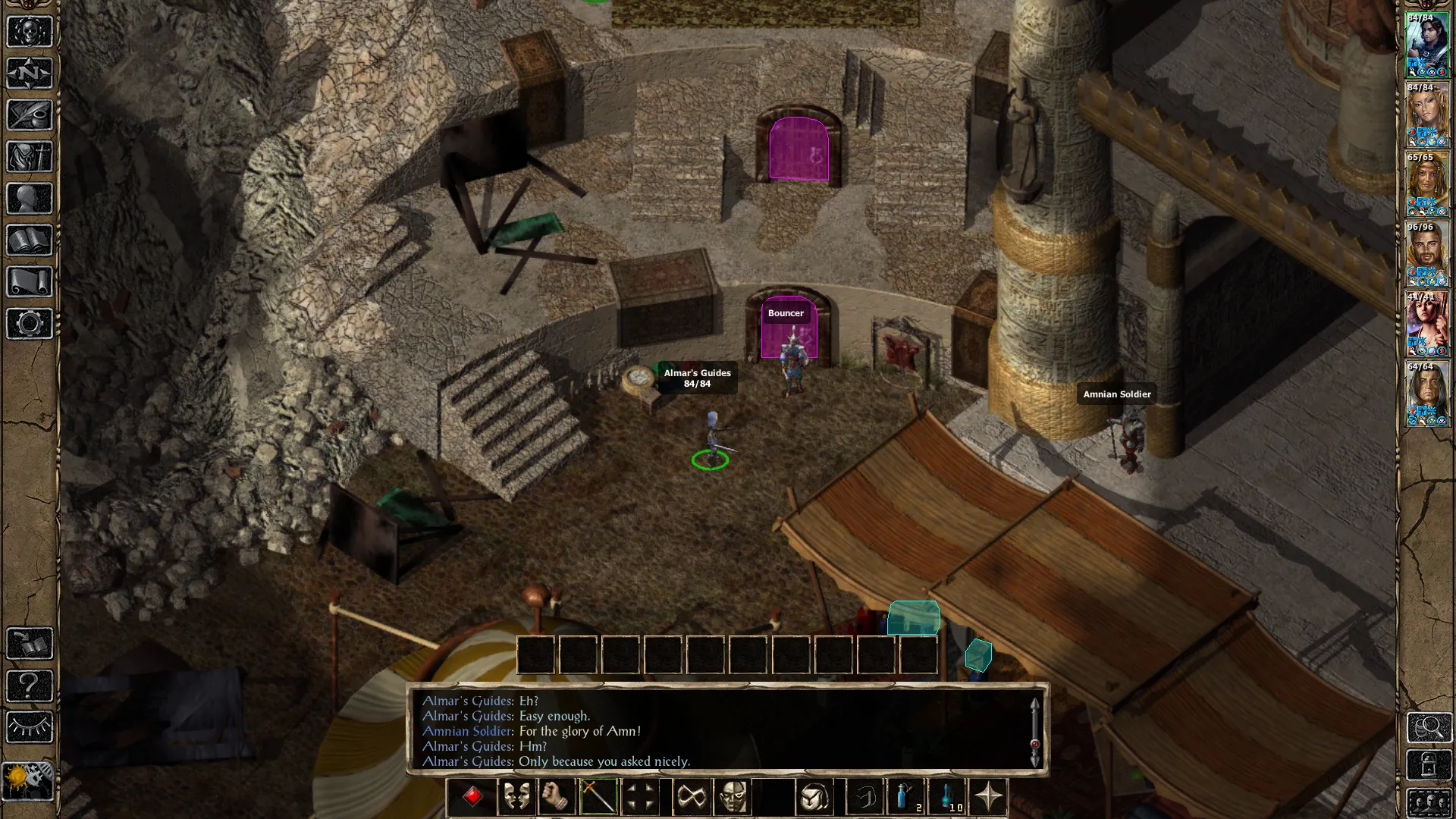This screenshot has width=1456, height=819.
Task: Use the blue potion with count 10
Action: click(x=947, y=797)
